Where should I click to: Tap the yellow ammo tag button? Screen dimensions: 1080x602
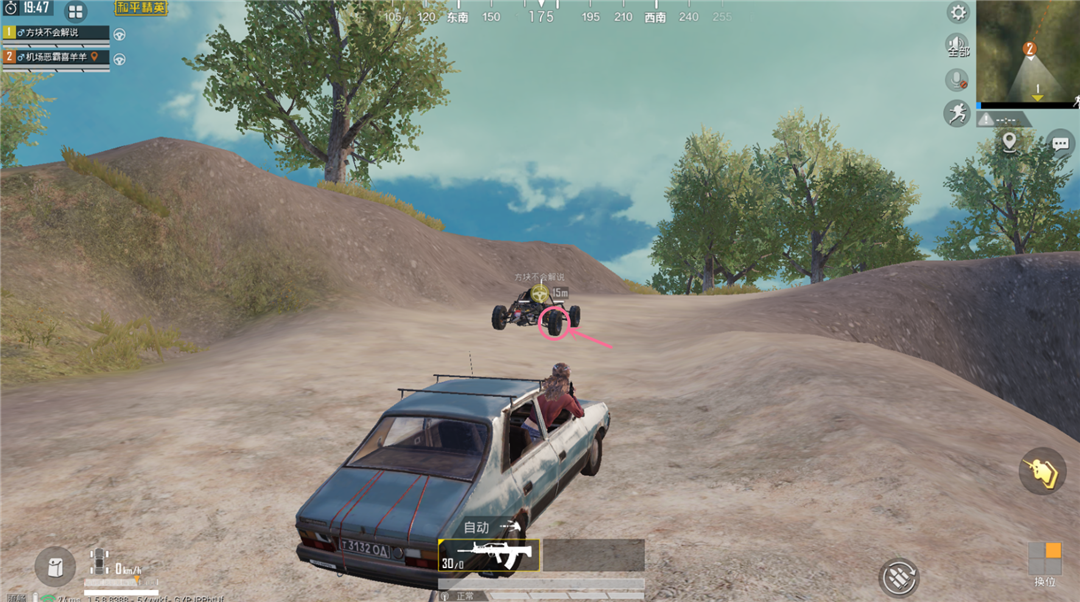pos(1043,471)
